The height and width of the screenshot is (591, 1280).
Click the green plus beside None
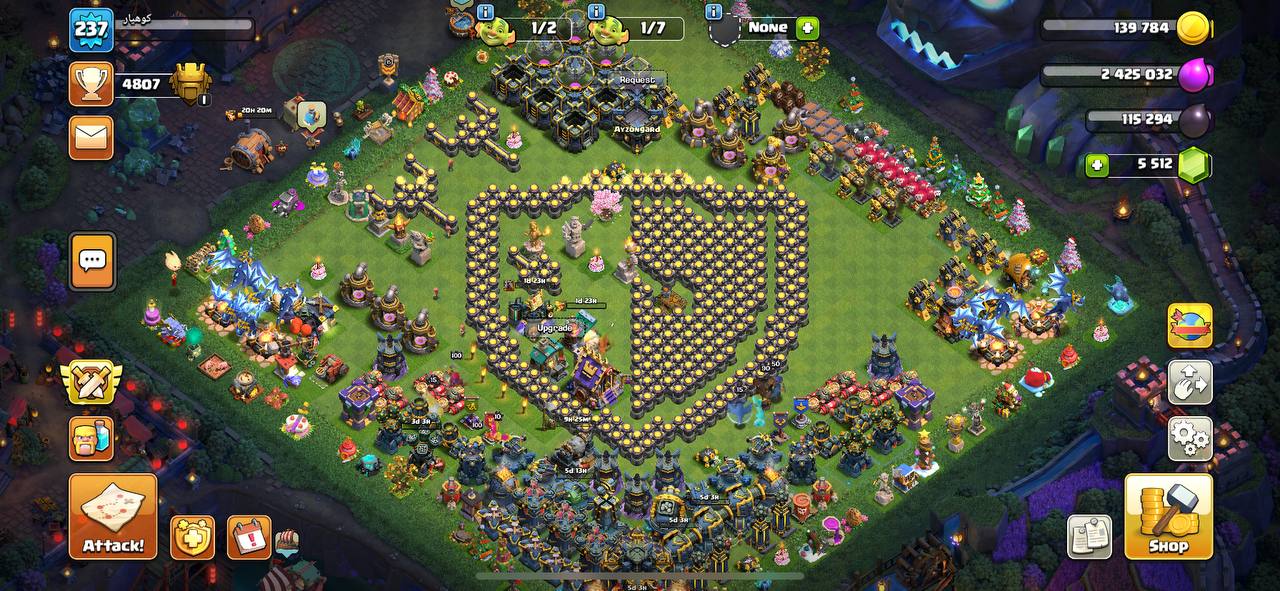pos(808,28)
